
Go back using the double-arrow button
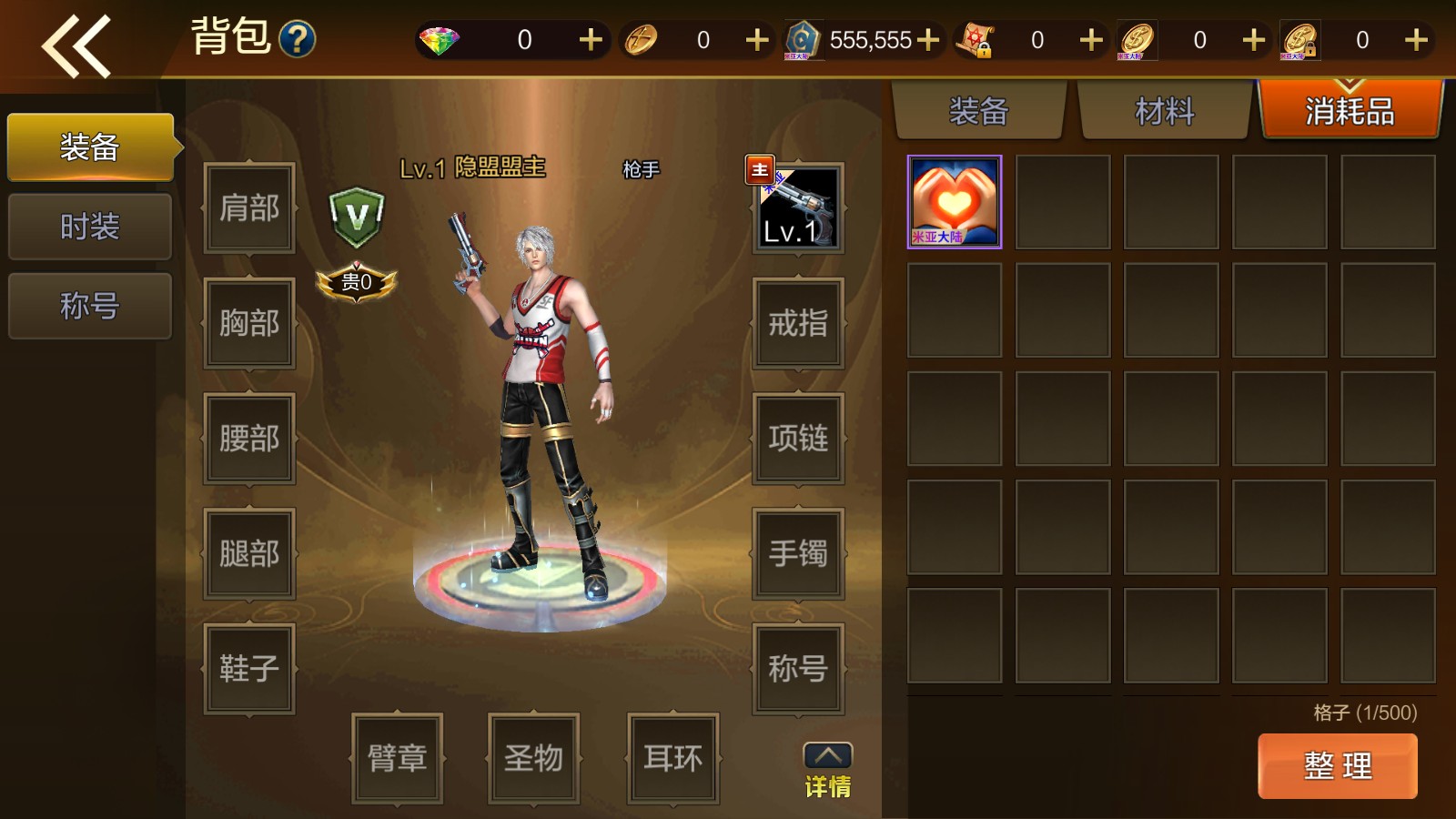[x=76, y=45]
